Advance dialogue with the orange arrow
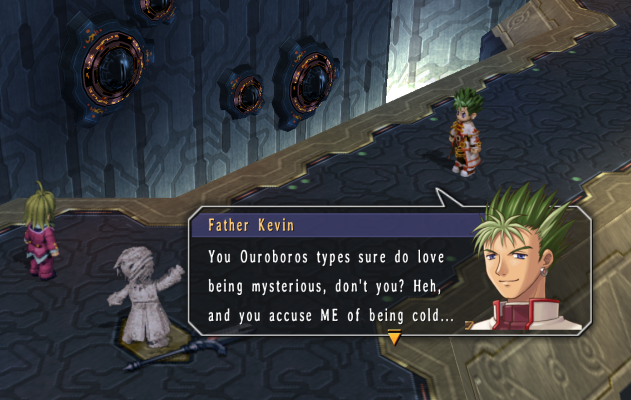 [x=394, y=338]
